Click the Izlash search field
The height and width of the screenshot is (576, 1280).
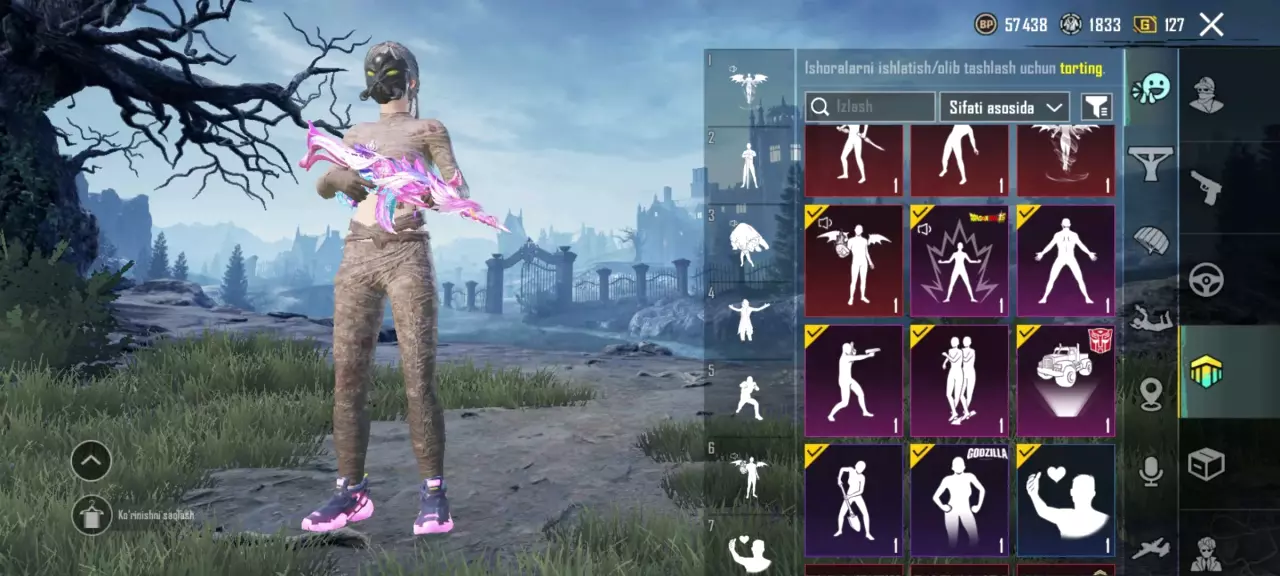point(871,107)
